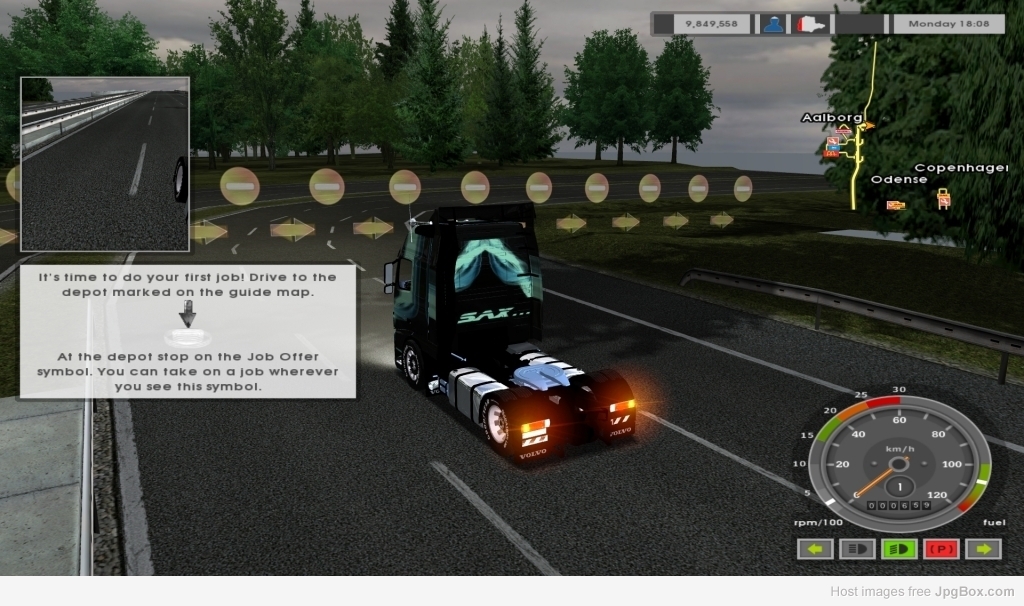Toggle the green low beam headlights icon
Image resolution: width=1024 pixels, height=606 pixels.
900,549
